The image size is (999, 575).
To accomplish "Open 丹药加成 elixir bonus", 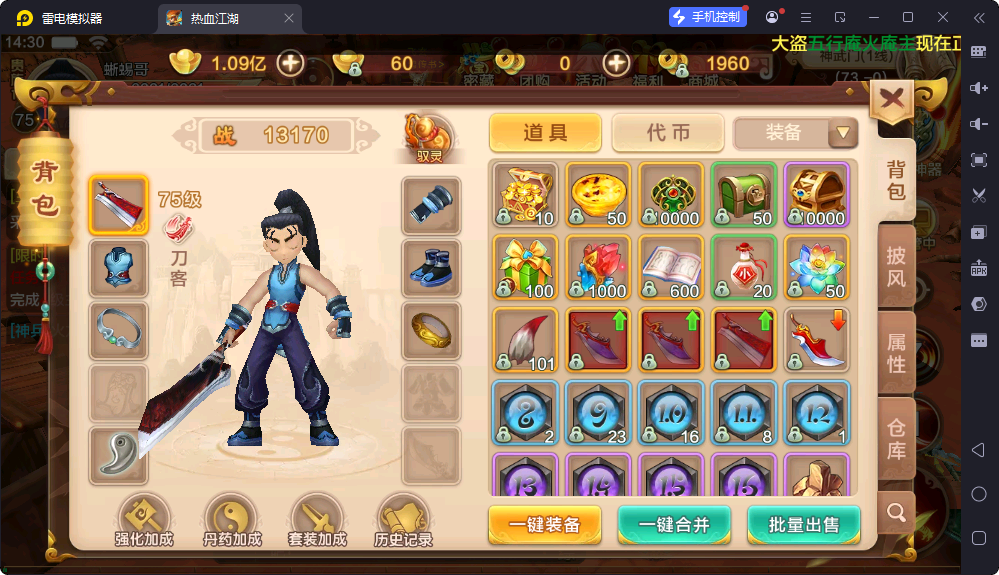I will 232,522.
